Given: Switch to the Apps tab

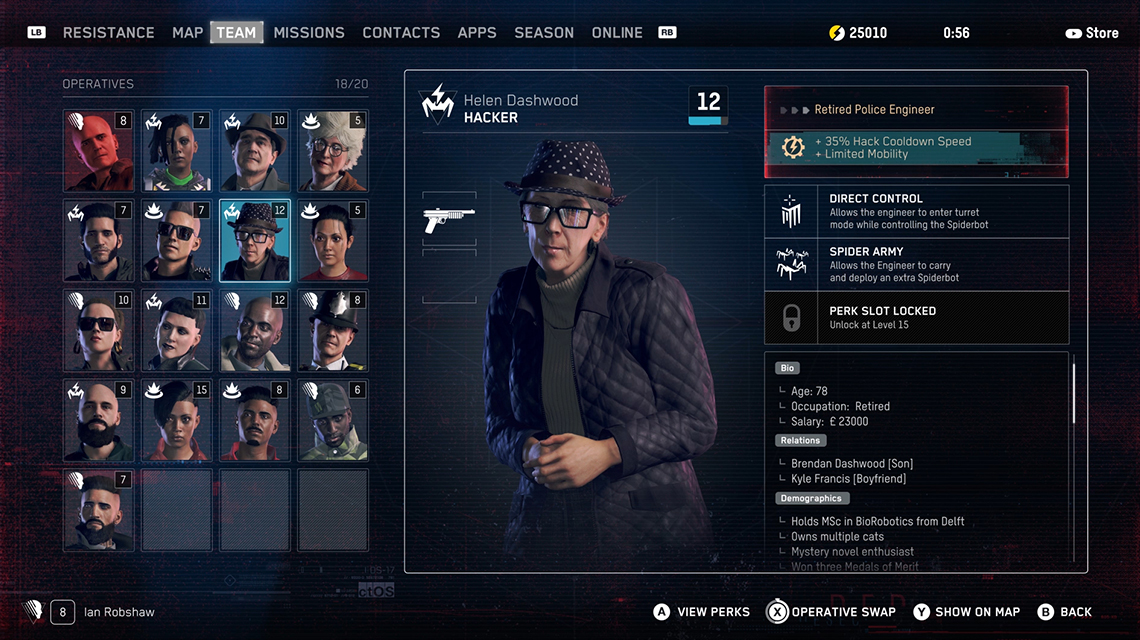Looking at the screenshot, I should point(477,33).
